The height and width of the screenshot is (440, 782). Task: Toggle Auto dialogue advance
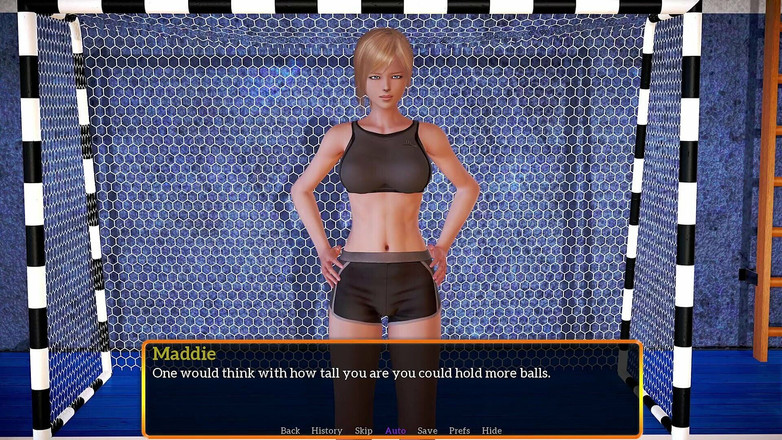[x=395, y=431]
